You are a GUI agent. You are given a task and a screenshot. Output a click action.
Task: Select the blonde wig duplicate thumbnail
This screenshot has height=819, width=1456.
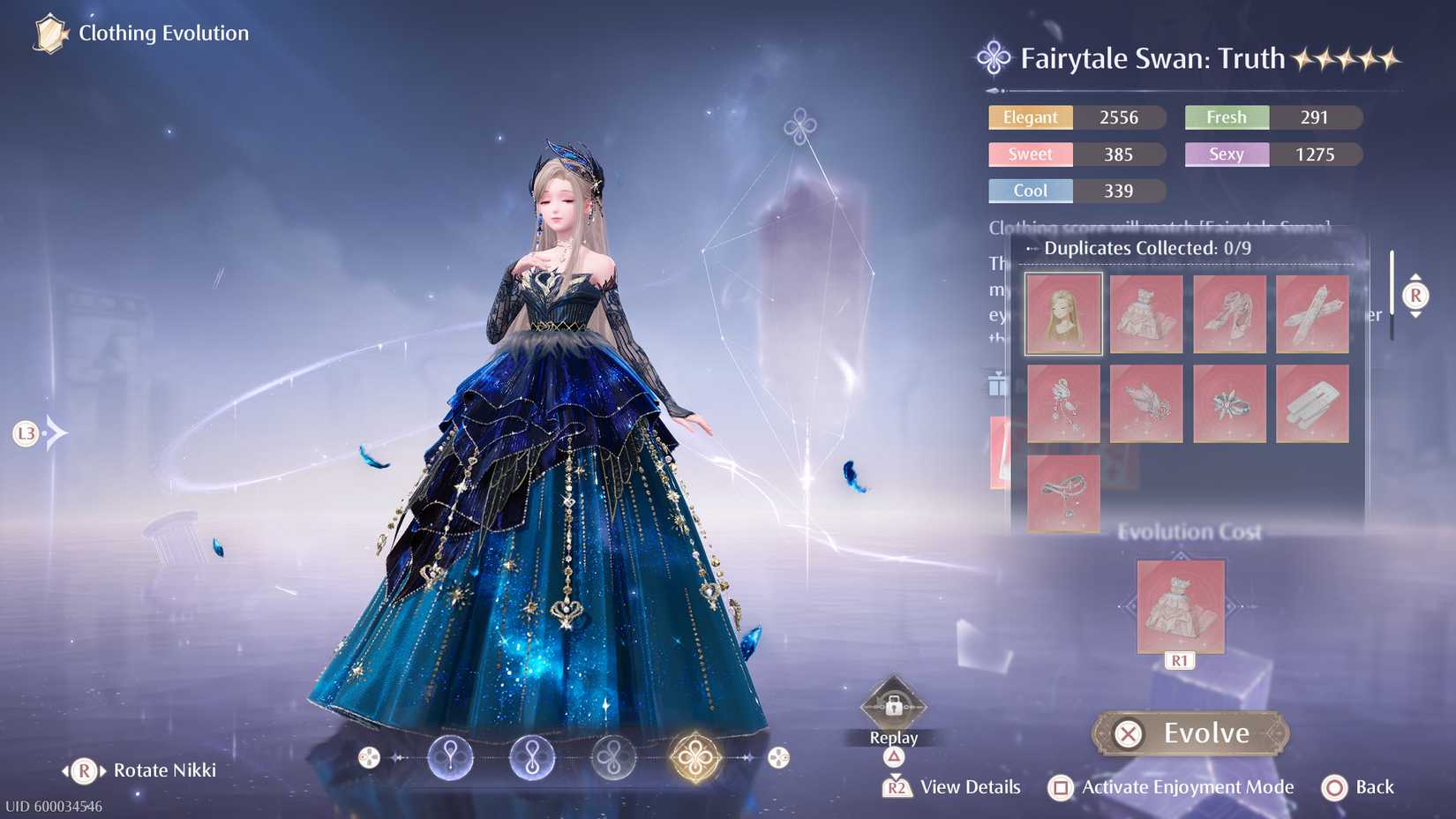click(x=1062, y=313)
